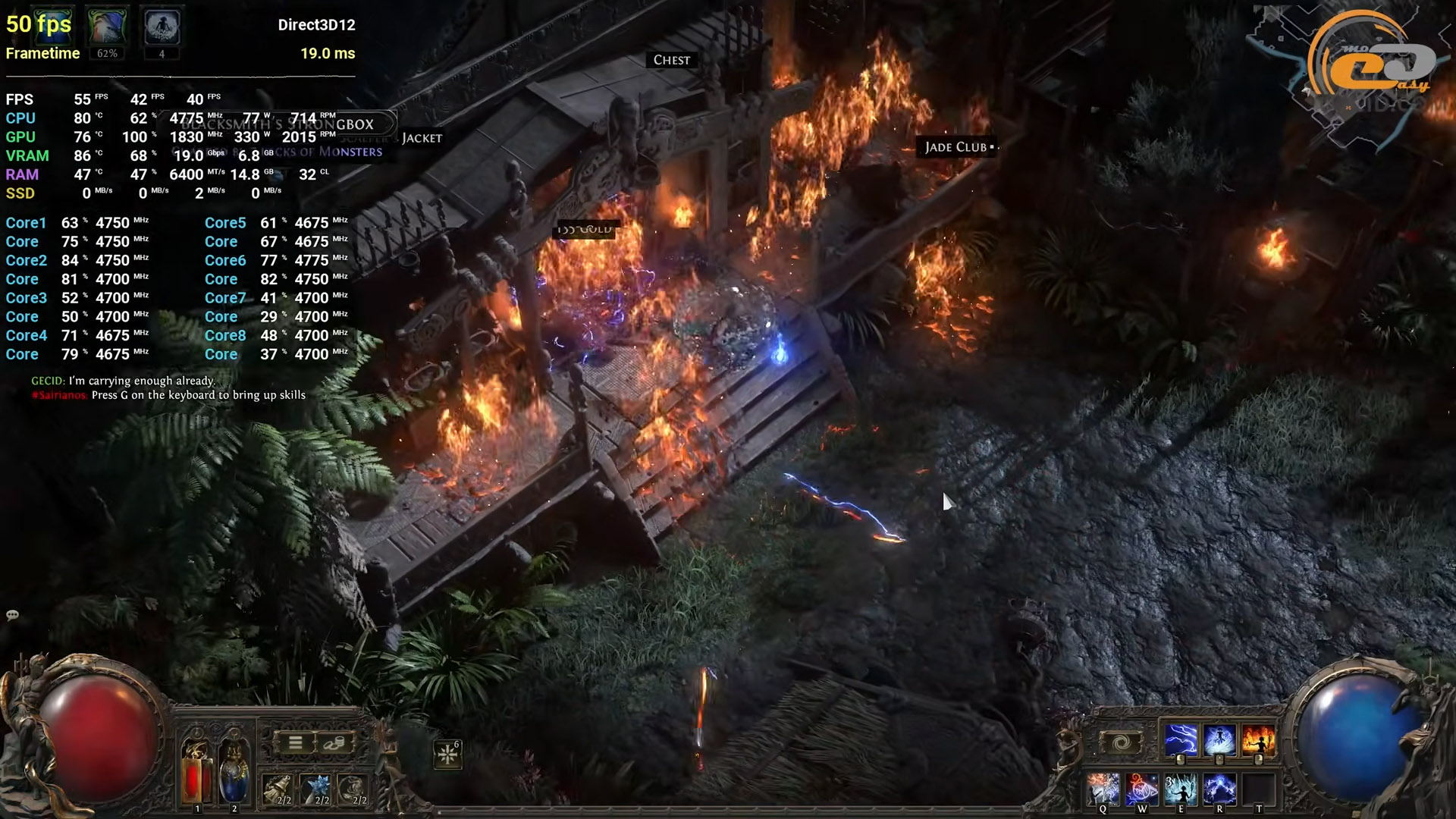Image resolution: width=1456 pixels, height=819 pixels.
Task: Activate the frost burst figure skill
Action: 1219,741
